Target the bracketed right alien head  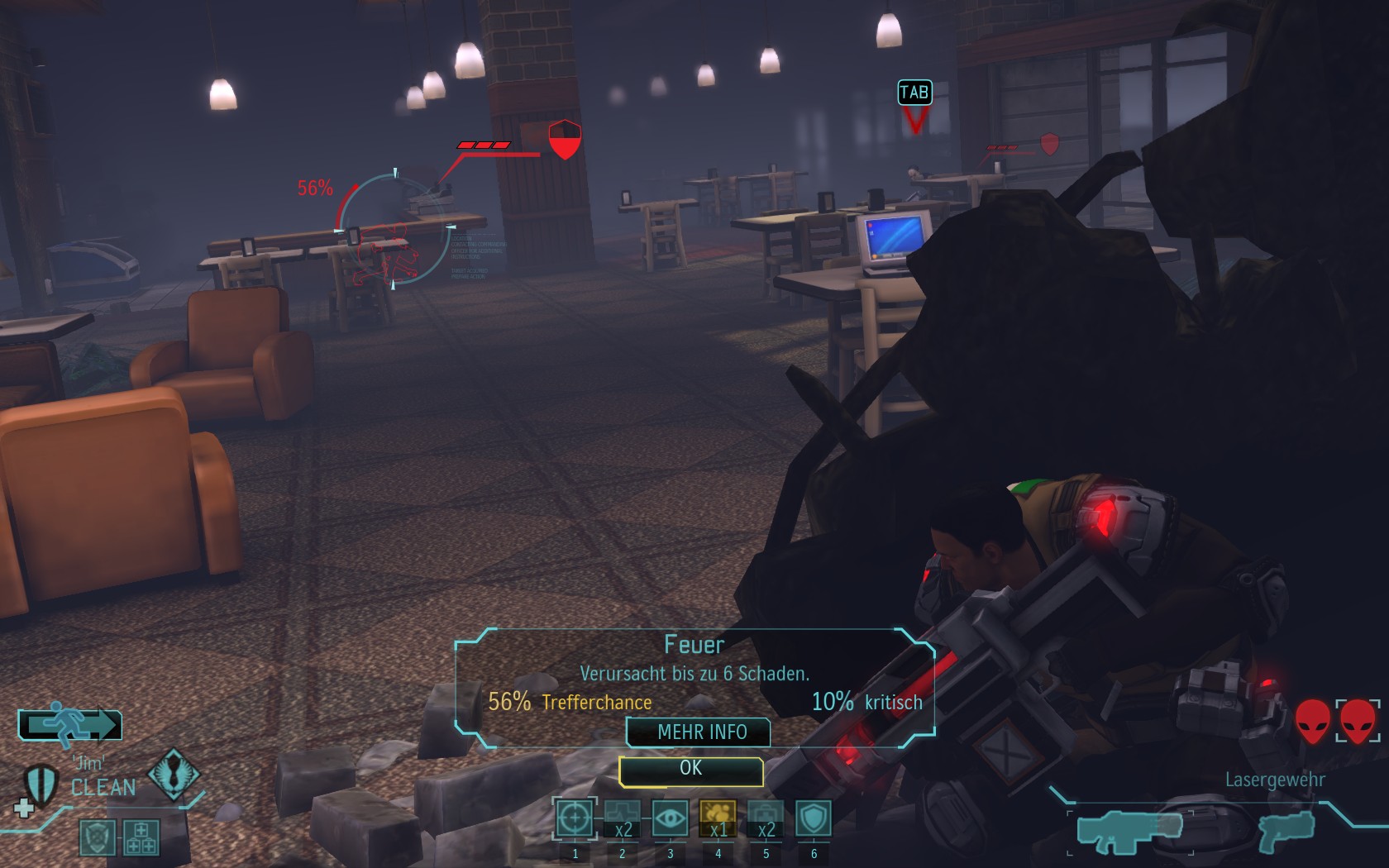[x=1358, y=721]
